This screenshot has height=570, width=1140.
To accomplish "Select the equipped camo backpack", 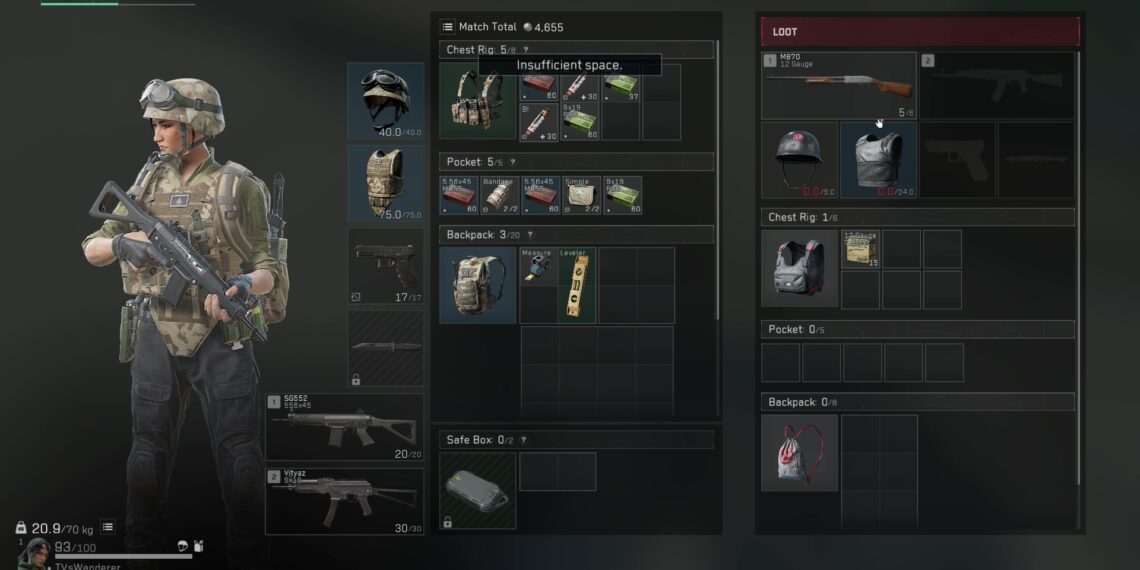I will pos(477,285).
